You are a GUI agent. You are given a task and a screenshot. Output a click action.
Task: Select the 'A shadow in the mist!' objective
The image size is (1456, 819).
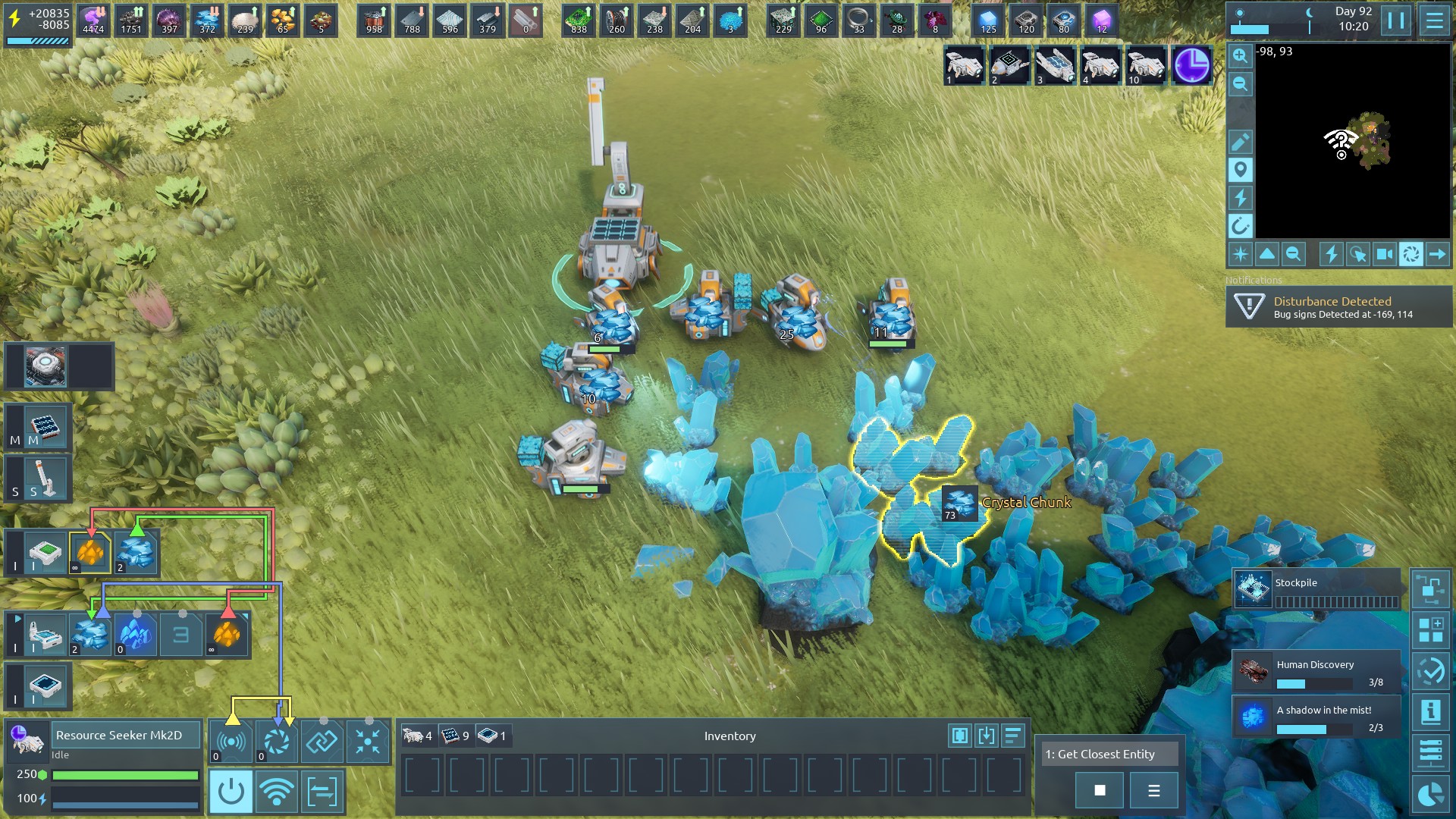tap(1316, 717)
